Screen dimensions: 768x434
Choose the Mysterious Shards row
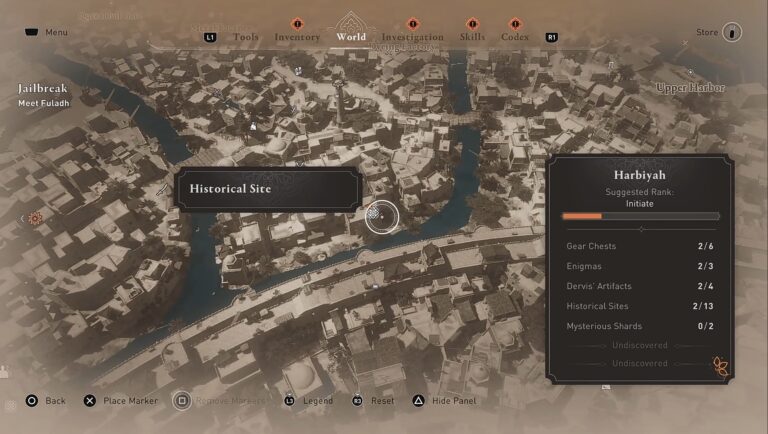[x=640, y=326]
